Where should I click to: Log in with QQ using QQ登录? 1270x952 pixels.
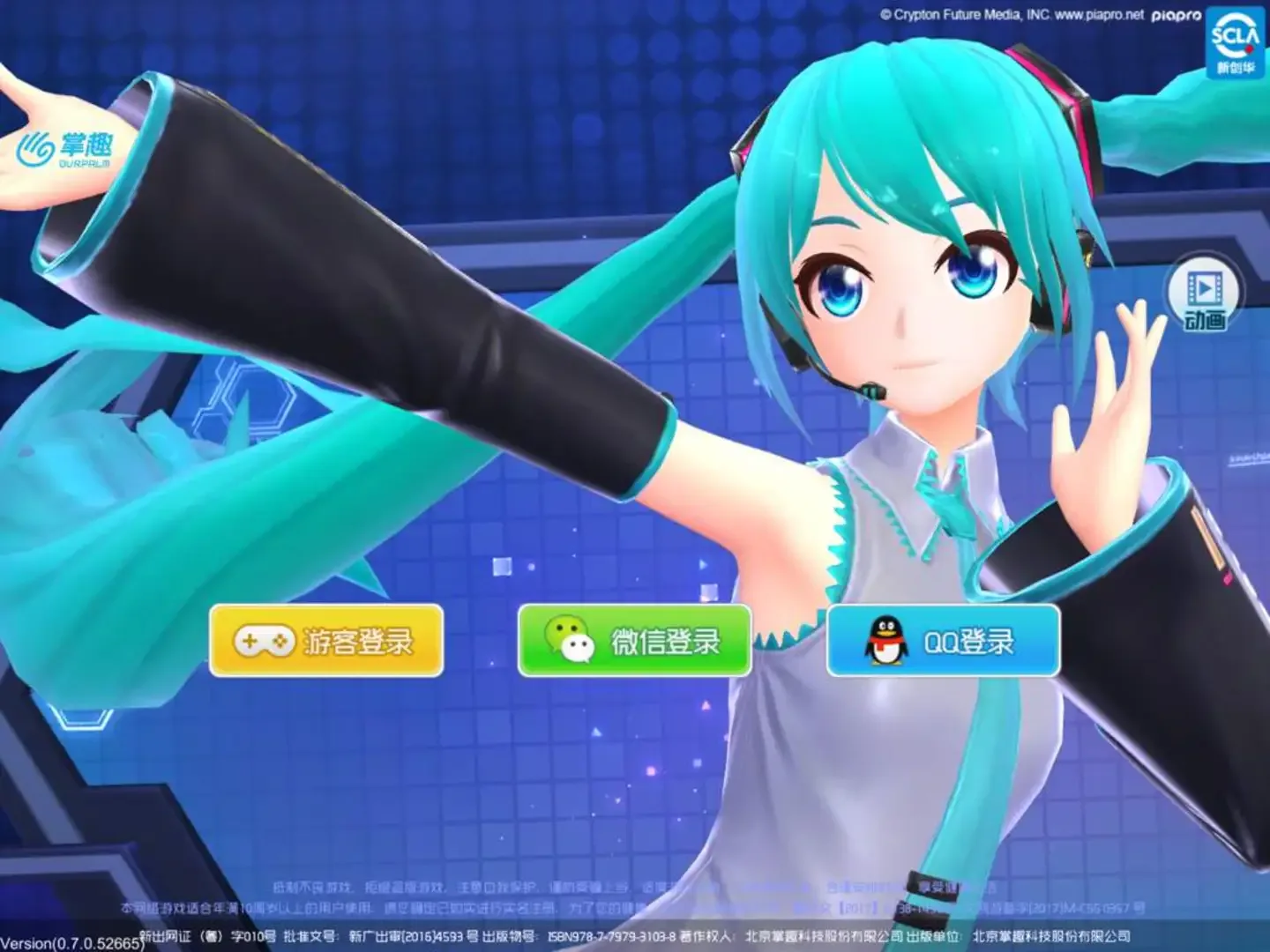(x=944, y=643)
